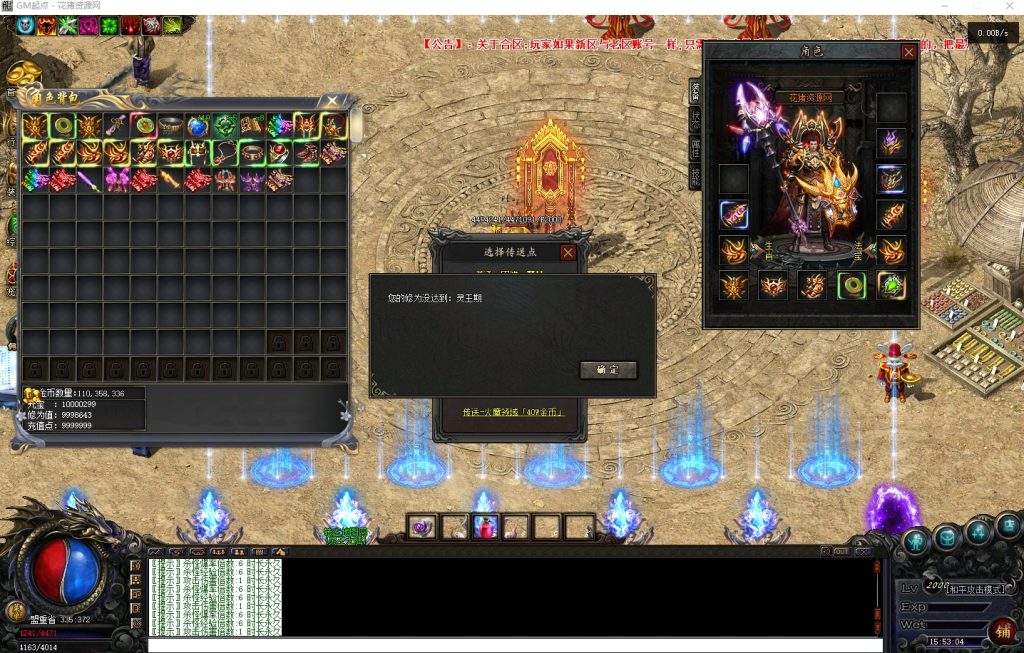The width and height of the screenshot is (1024, 653).
Task: Confirm the cultivation-level warning with 确定
Action: click(x=608, y=370)
